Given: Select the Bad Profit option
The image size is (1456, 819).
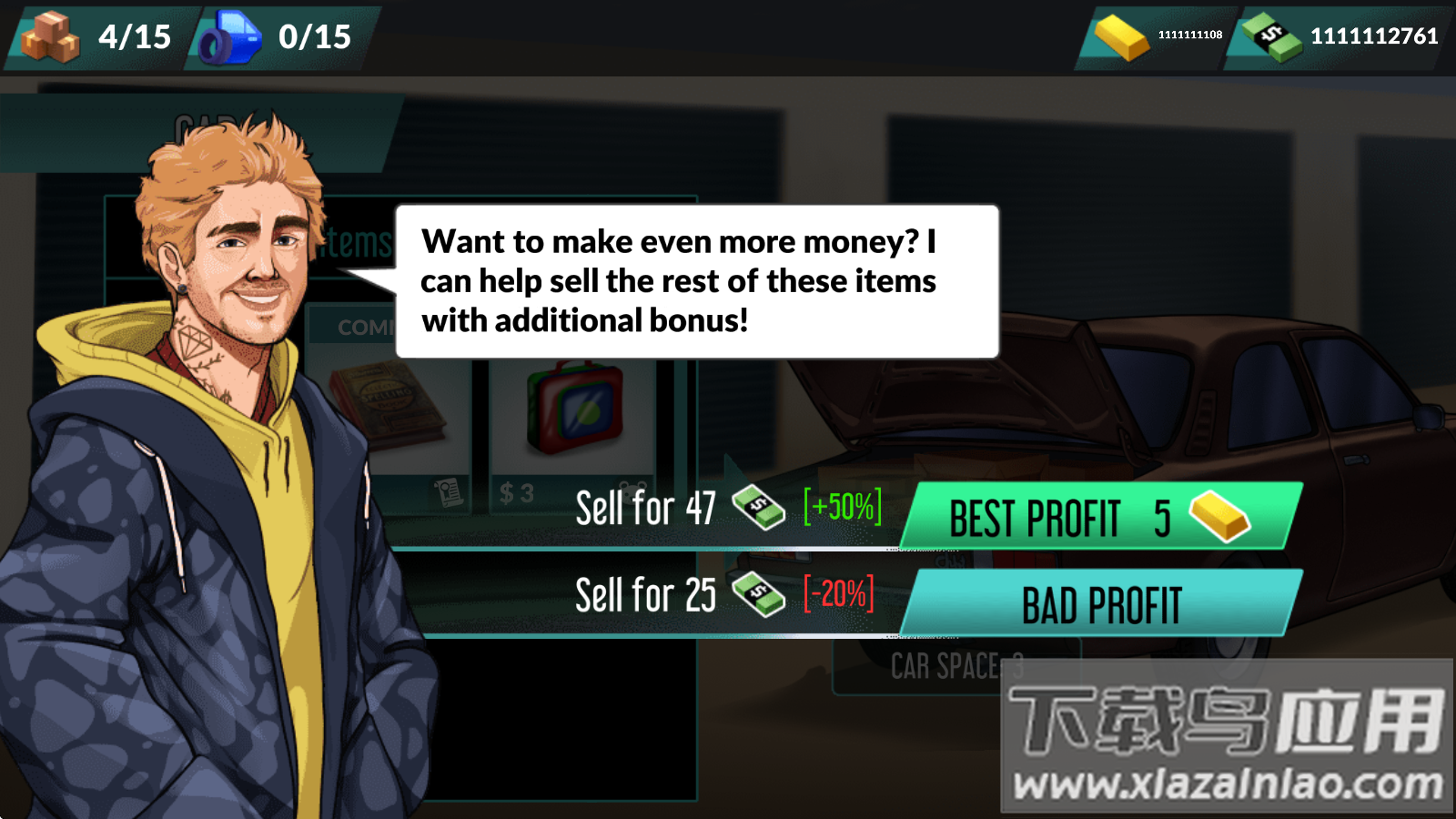Looking at the screenshot, I should click(x=1101, y=604).
